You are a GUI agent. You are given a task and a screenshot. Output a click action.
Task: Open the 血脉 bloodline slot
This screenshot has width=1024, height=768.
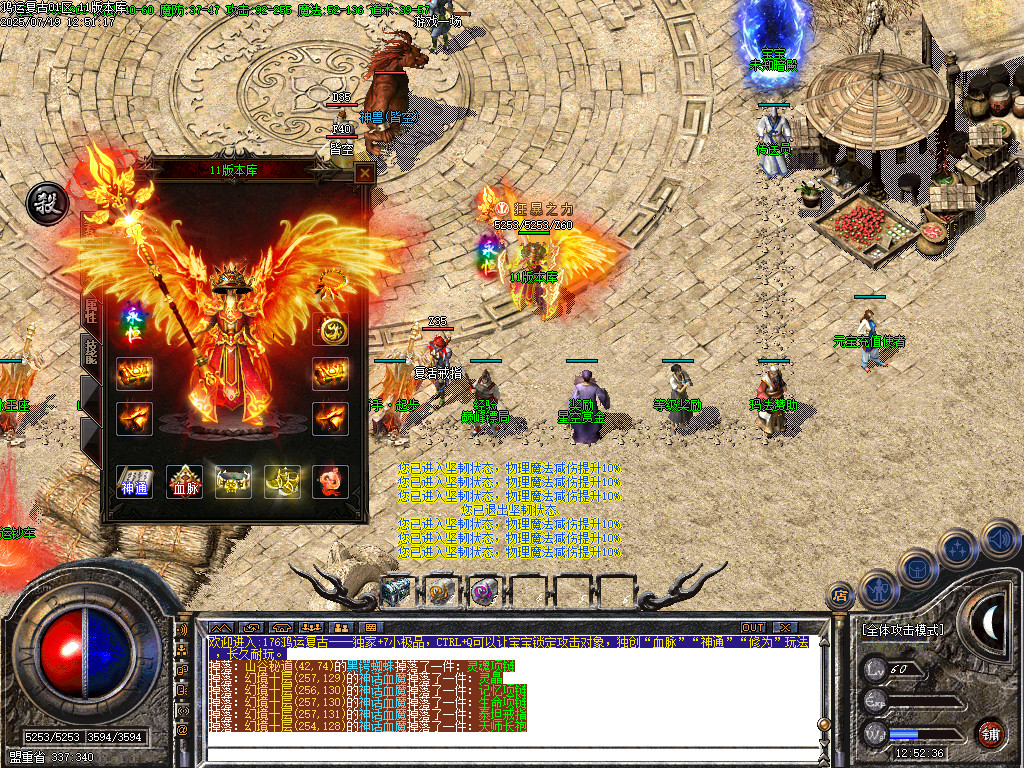[184, 482]
